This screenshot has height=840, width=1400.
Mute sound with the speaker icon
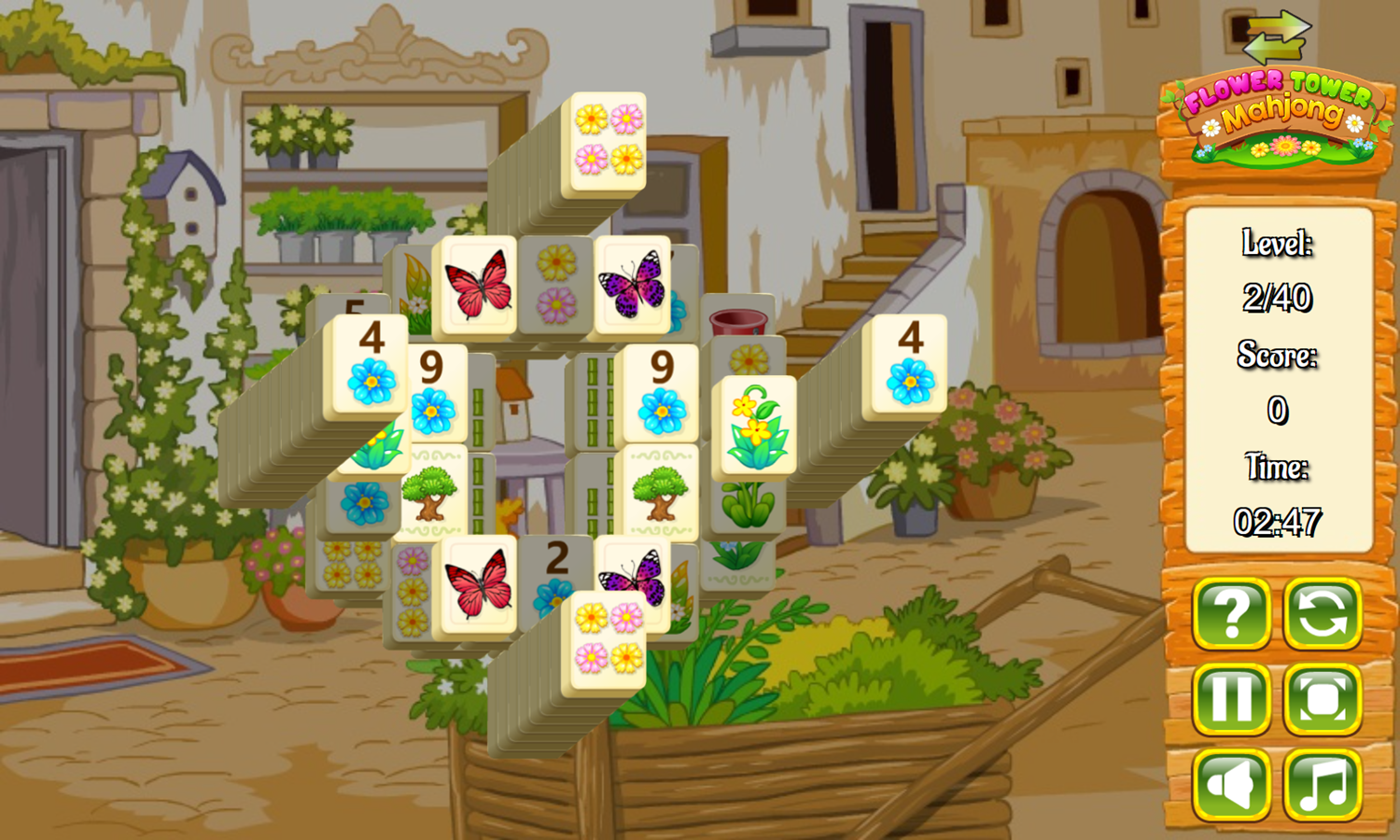1232,782
